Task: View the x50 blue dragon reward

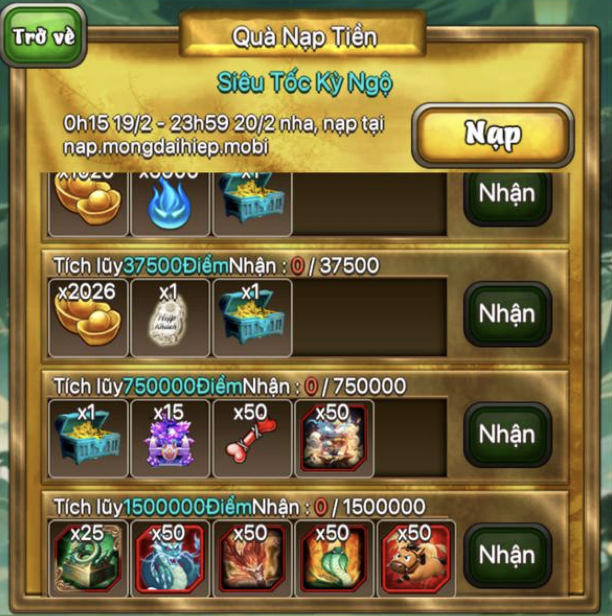Action: click(170, 558)
